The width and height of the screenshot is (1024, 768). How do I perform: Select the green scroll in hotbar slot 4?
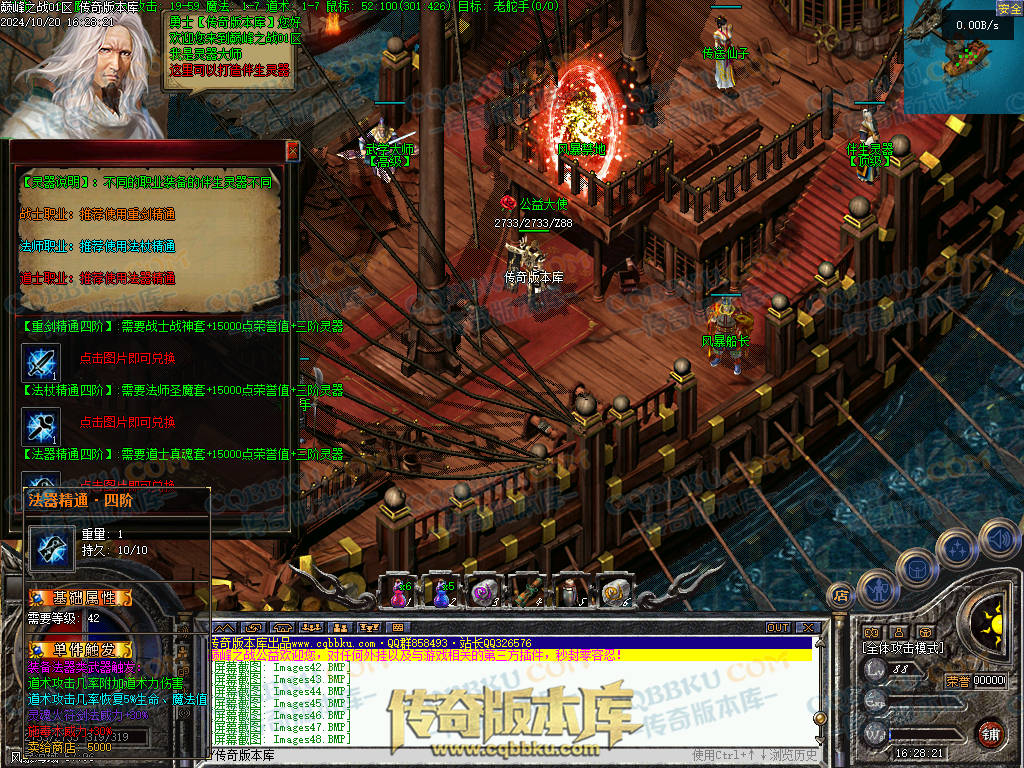tap(528, 591)
